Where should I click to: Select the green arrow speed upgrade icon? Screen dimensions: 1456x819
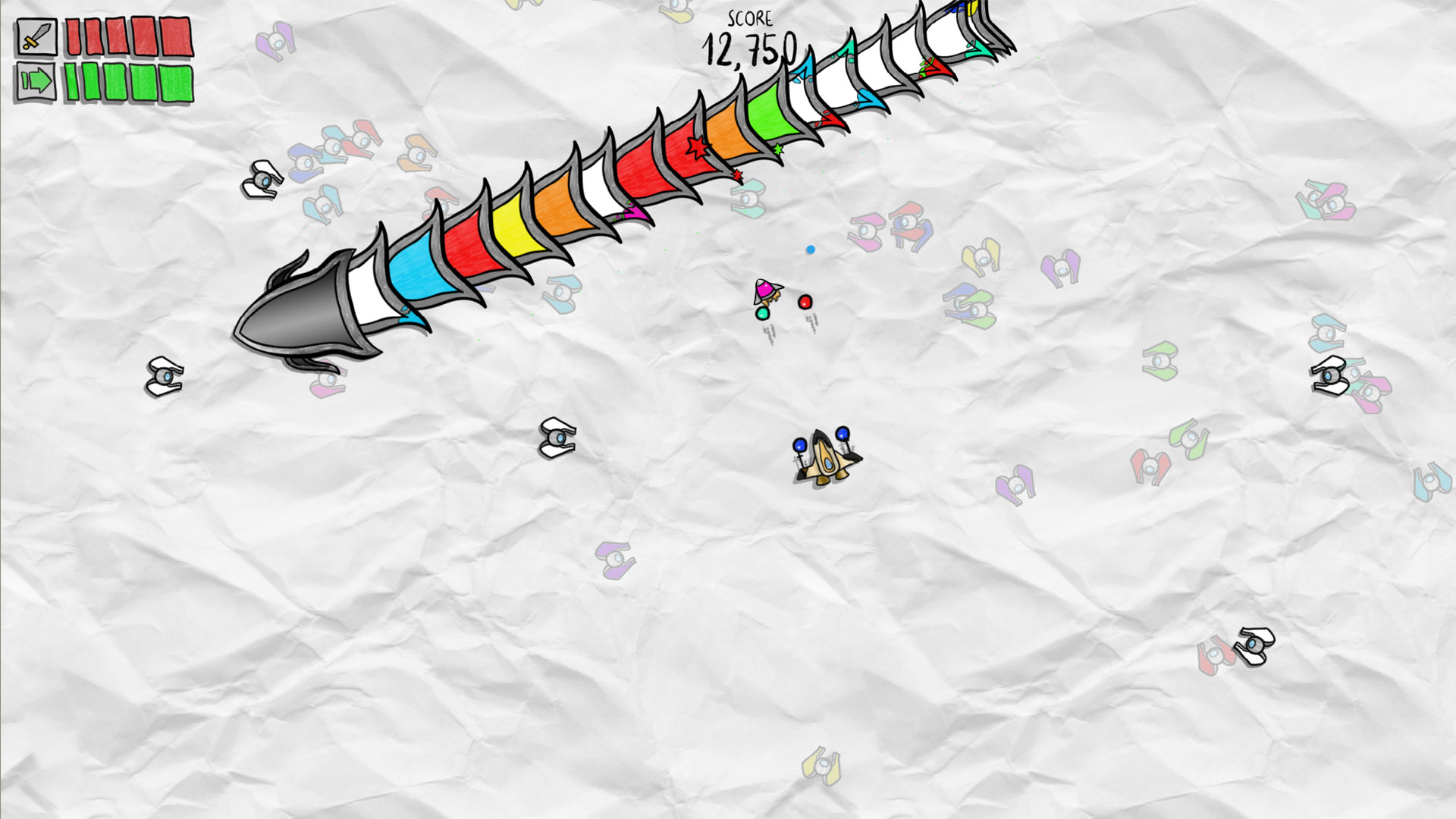click(36, 80)
